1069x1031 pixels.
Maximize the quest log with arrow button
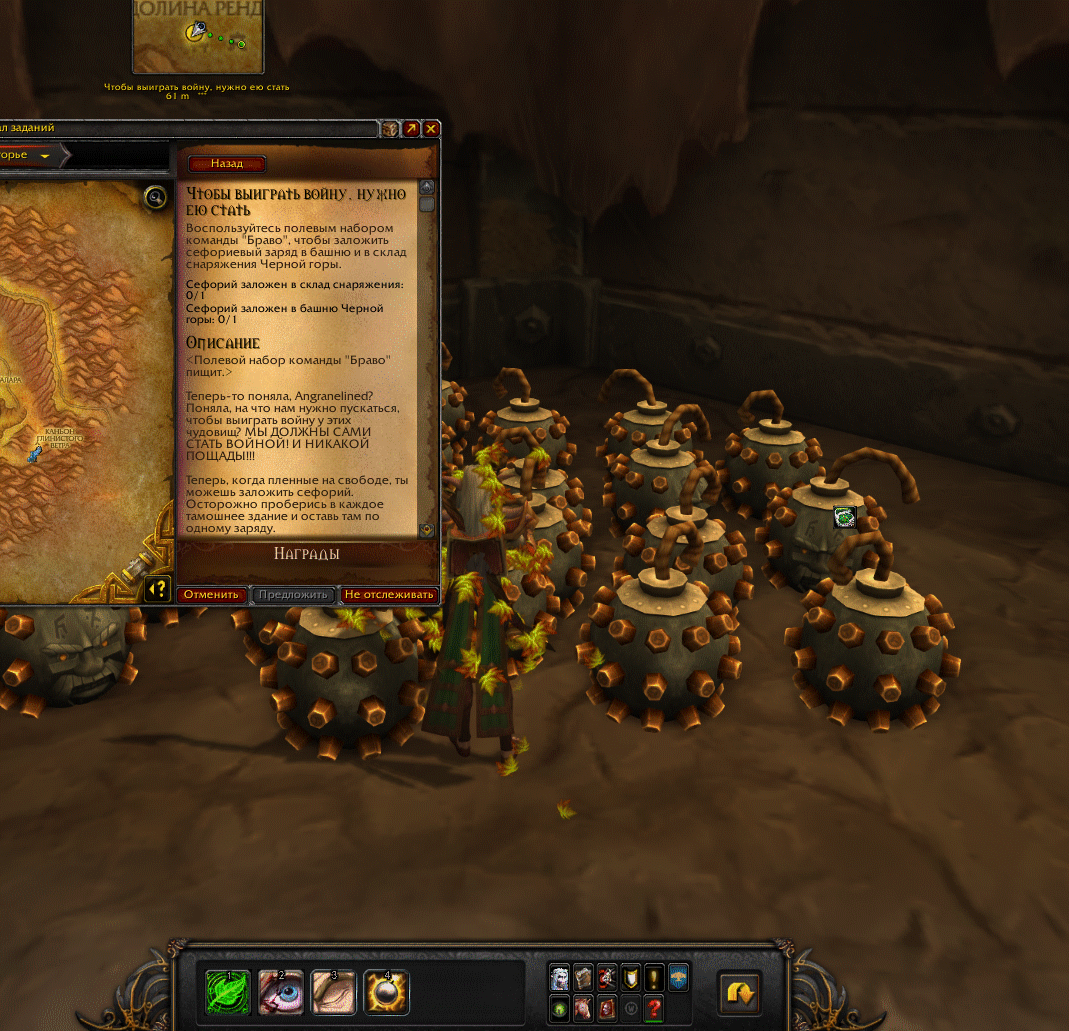411,129
